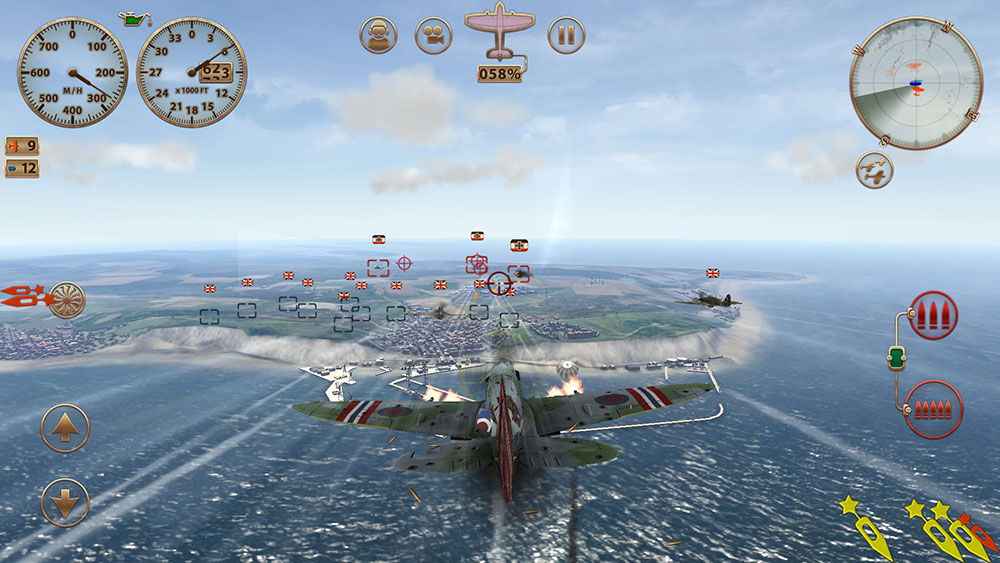
Task: Click the pink aircraft damage status icon
Action: pyautogui.click(x=500, y=30)
